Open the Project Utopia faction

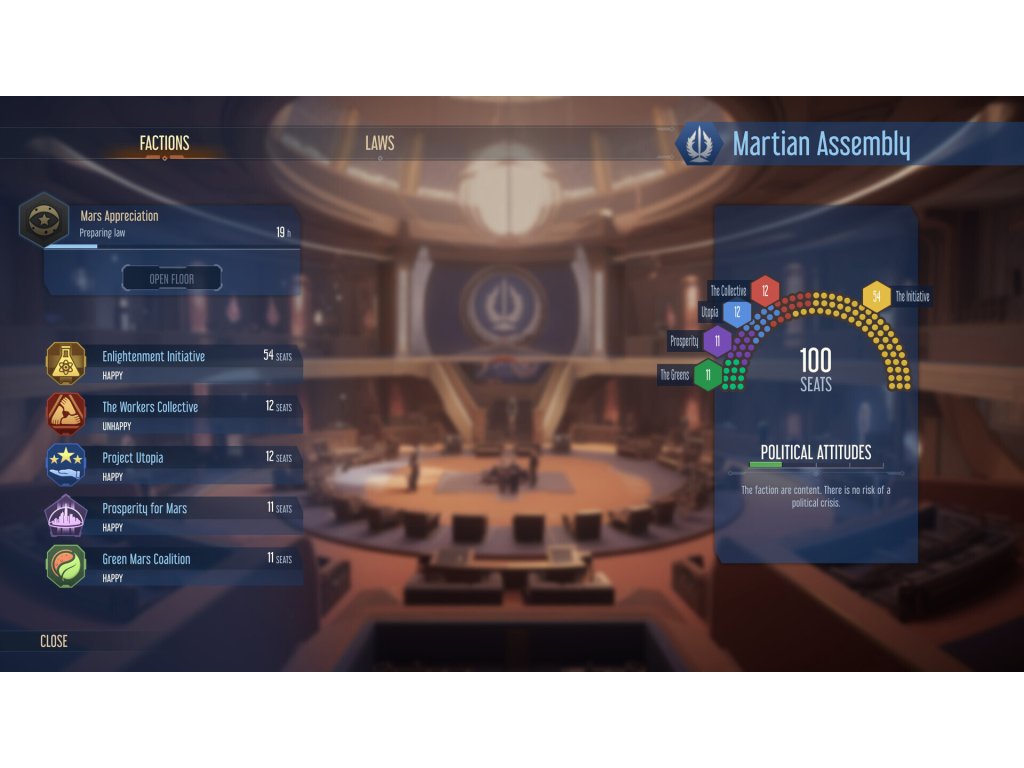tap(172, 463)
